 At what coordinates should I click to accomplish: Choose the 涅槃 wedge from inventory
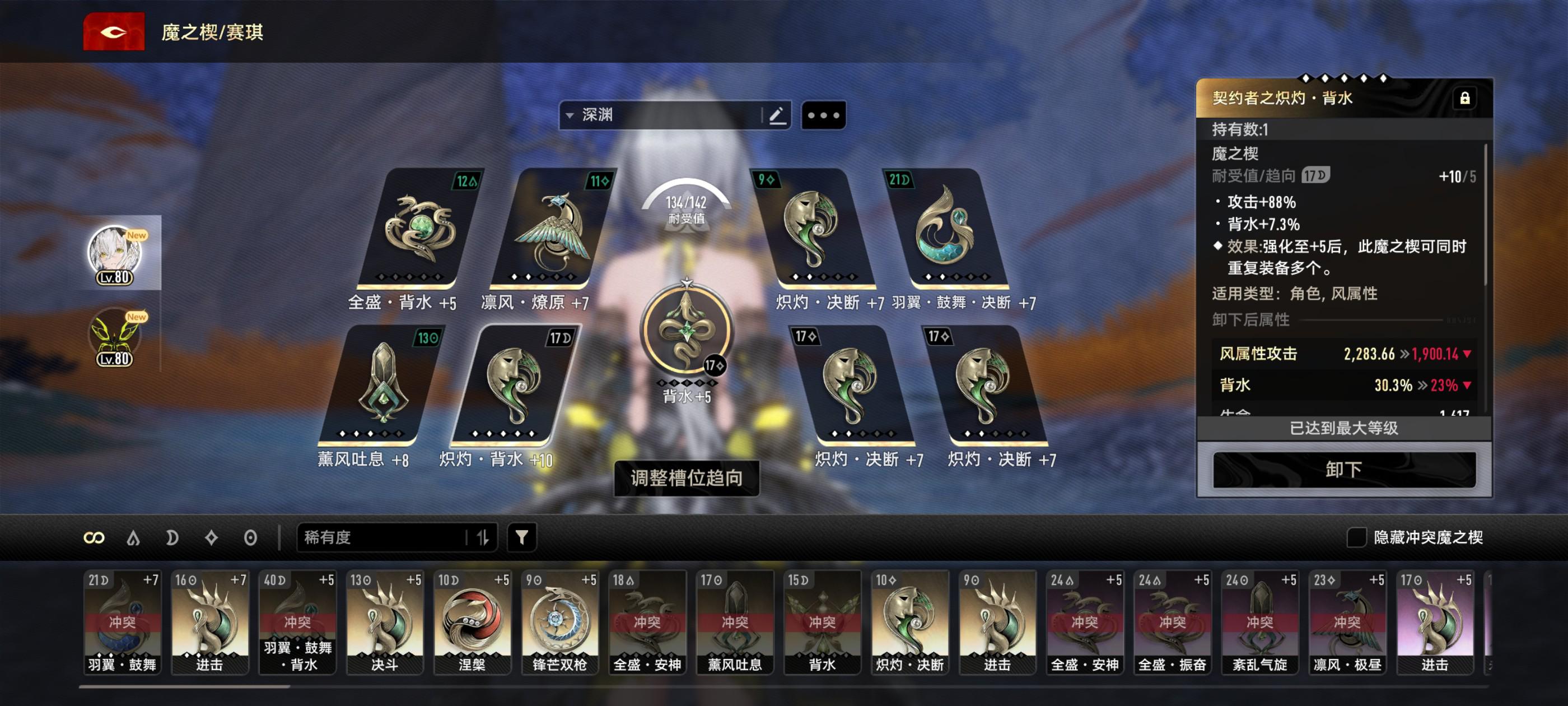(x=472, y=621)
